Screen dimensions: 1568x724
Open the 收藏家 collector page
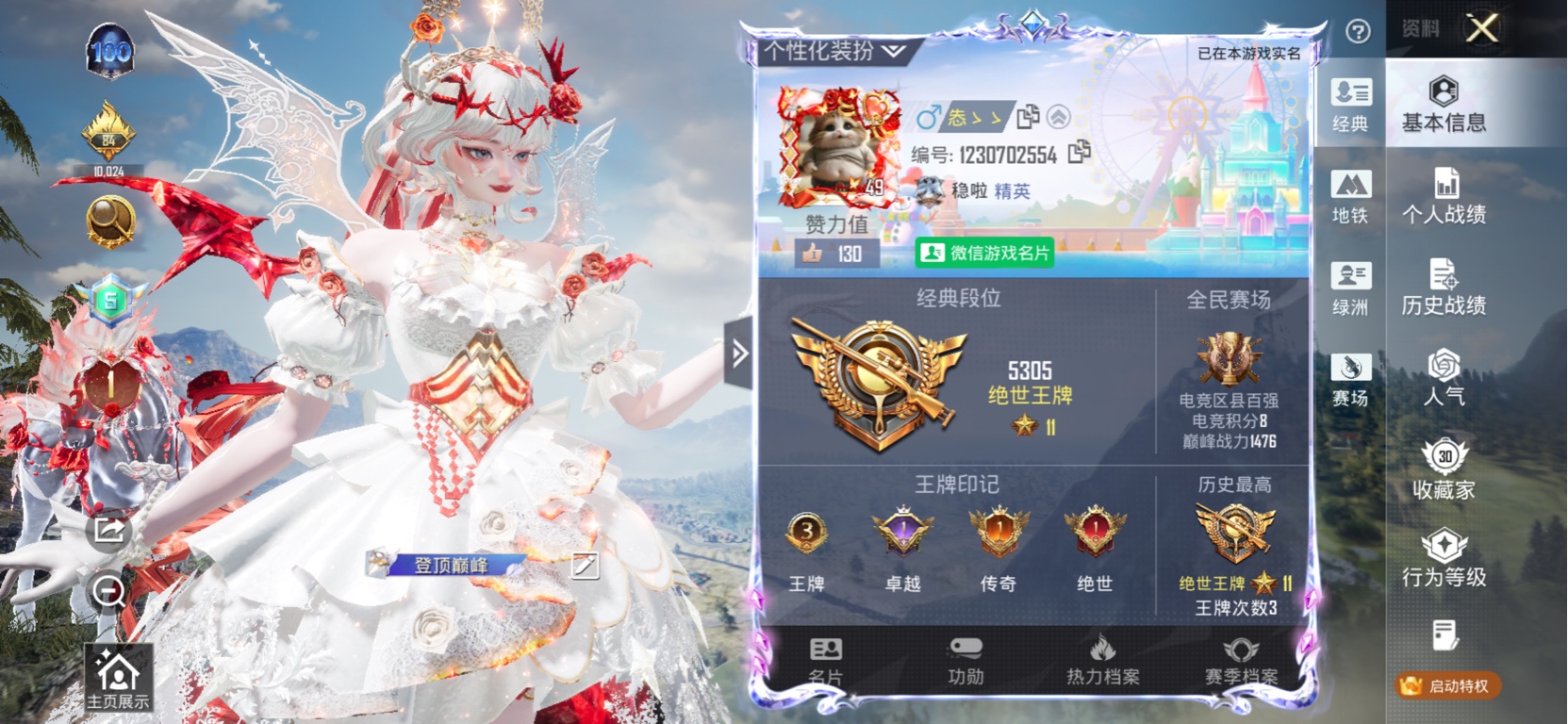pos(1444,469)
